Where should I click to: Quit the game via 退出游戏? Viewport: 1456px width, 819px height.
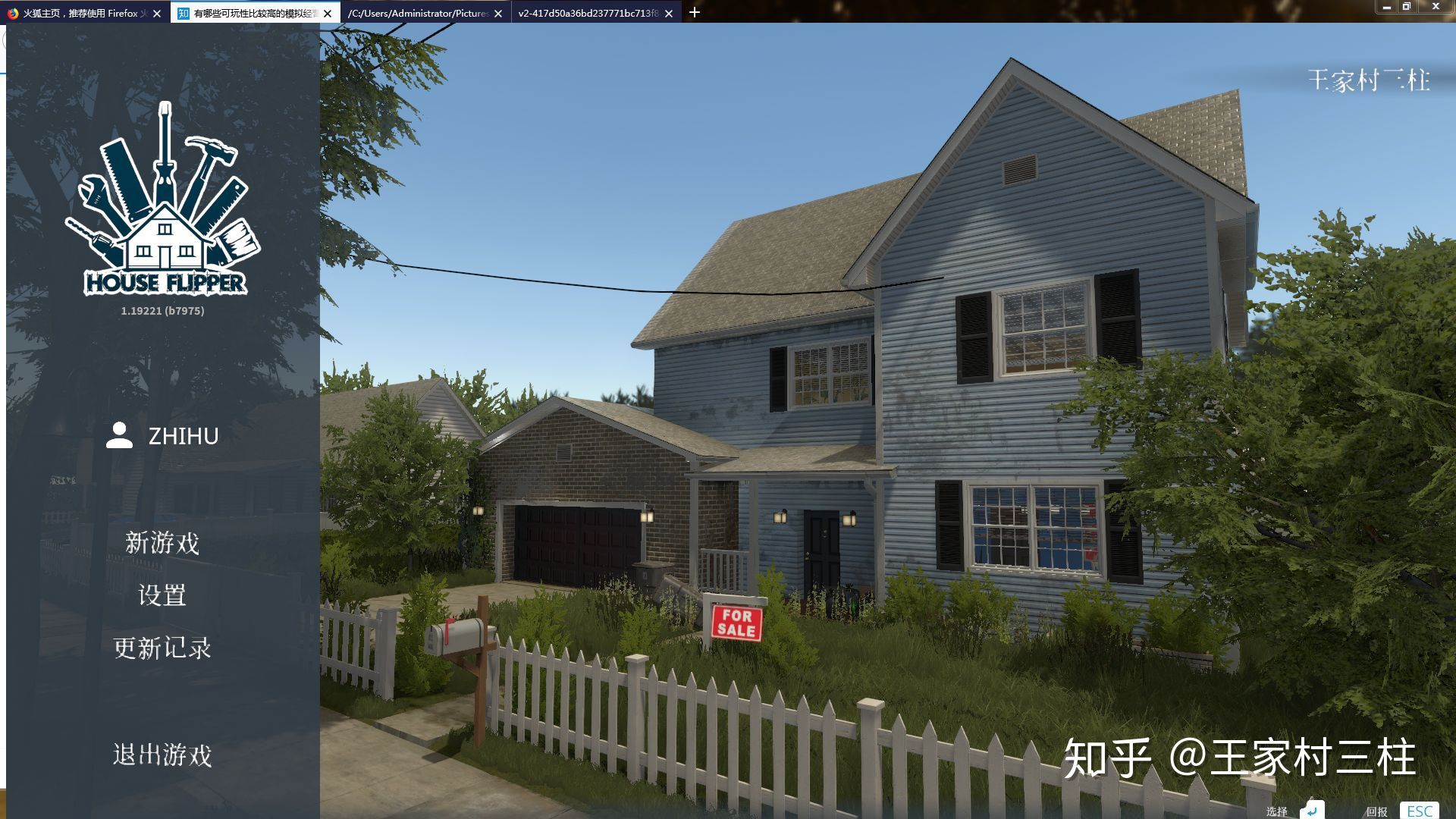[x=162, y=755]
